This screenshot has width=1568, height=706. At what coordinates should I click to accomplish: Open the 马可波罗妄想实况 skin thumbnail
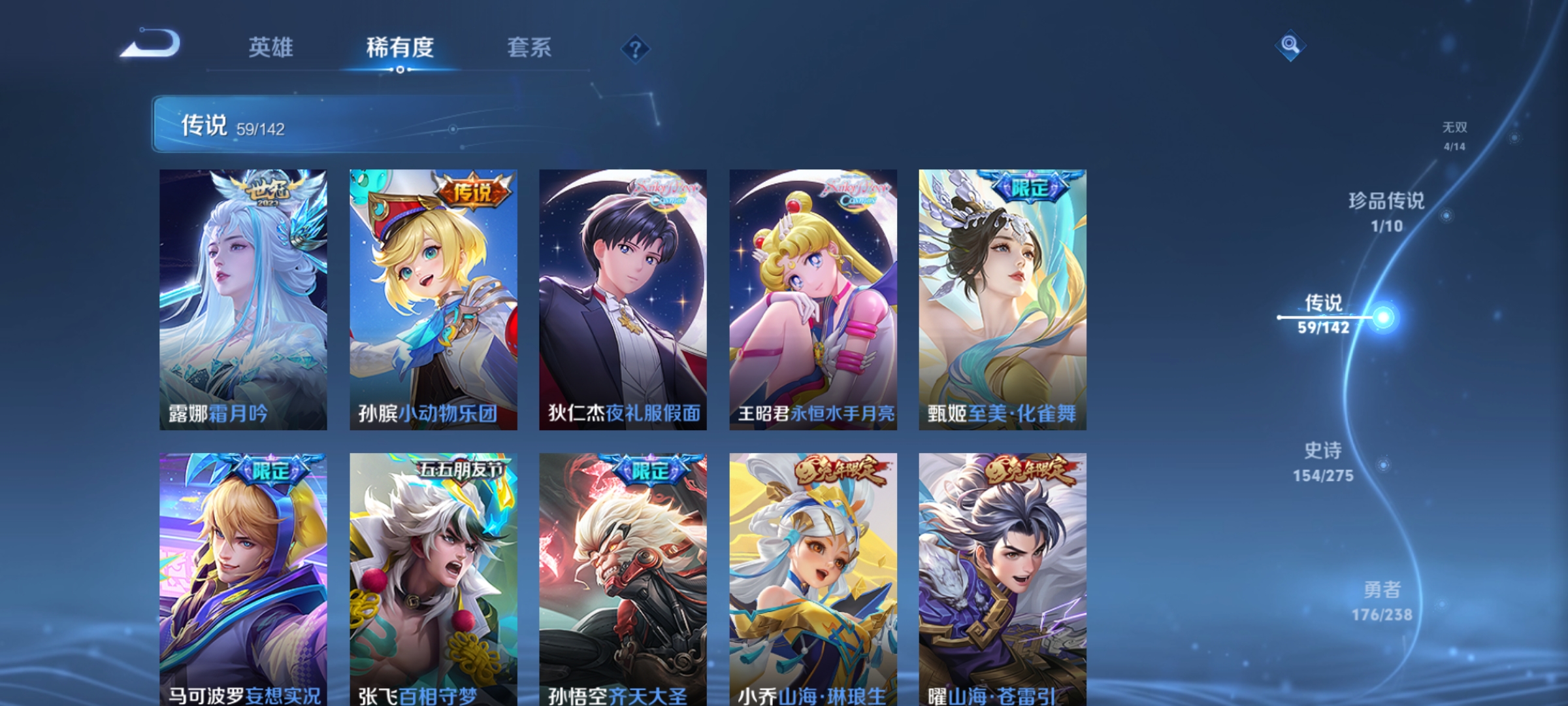[241, 569]
